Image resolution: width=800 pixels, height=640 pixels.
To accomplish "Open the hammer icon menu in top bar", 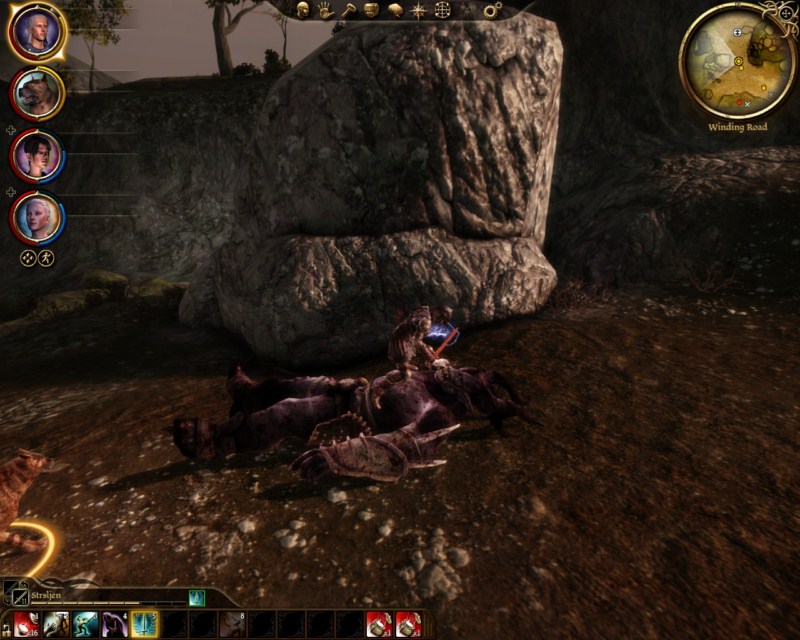I will coord(348,10).
